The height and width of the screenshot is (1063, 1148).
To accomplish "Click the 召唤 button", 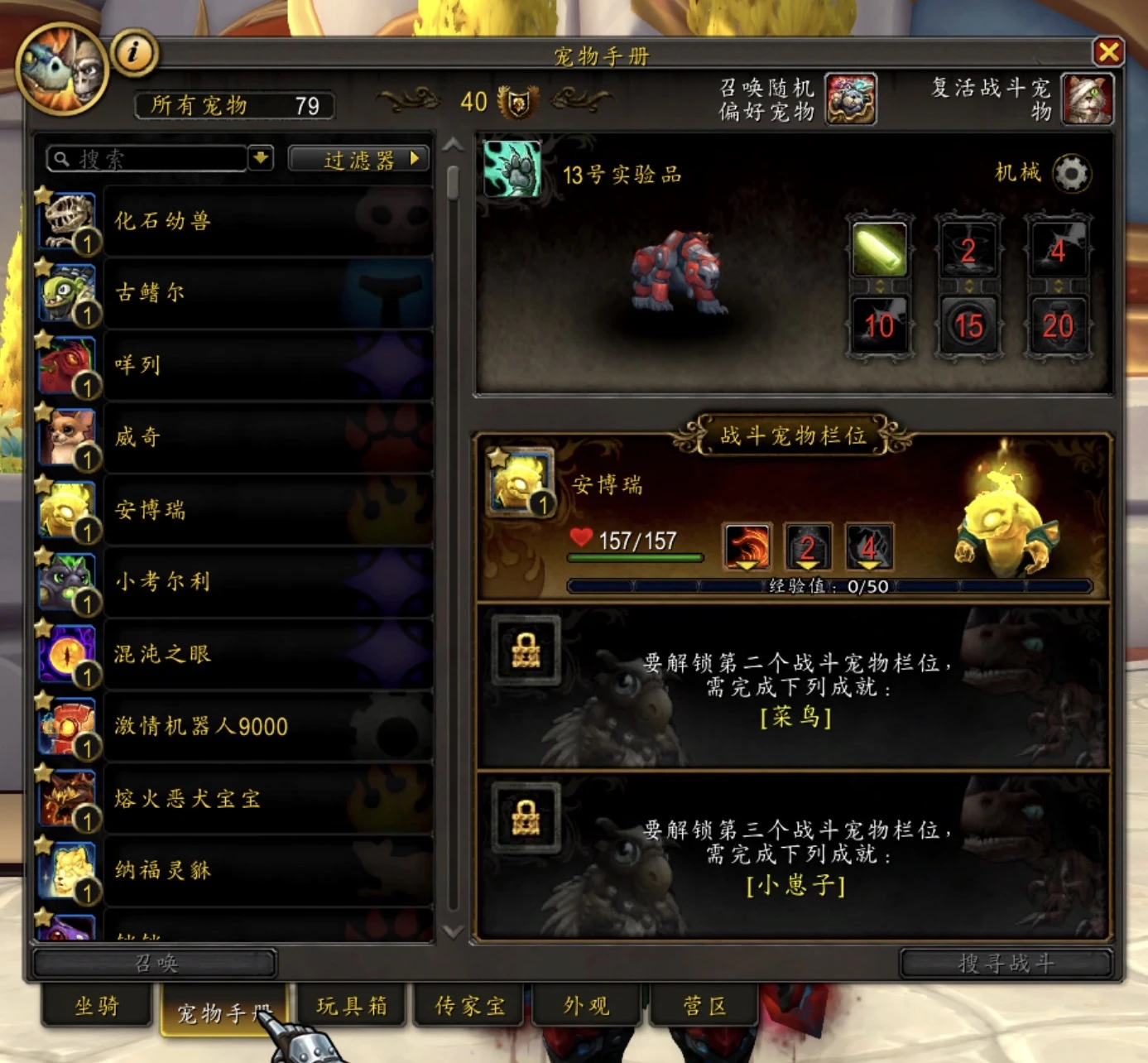I will click(x=157, y=963).
